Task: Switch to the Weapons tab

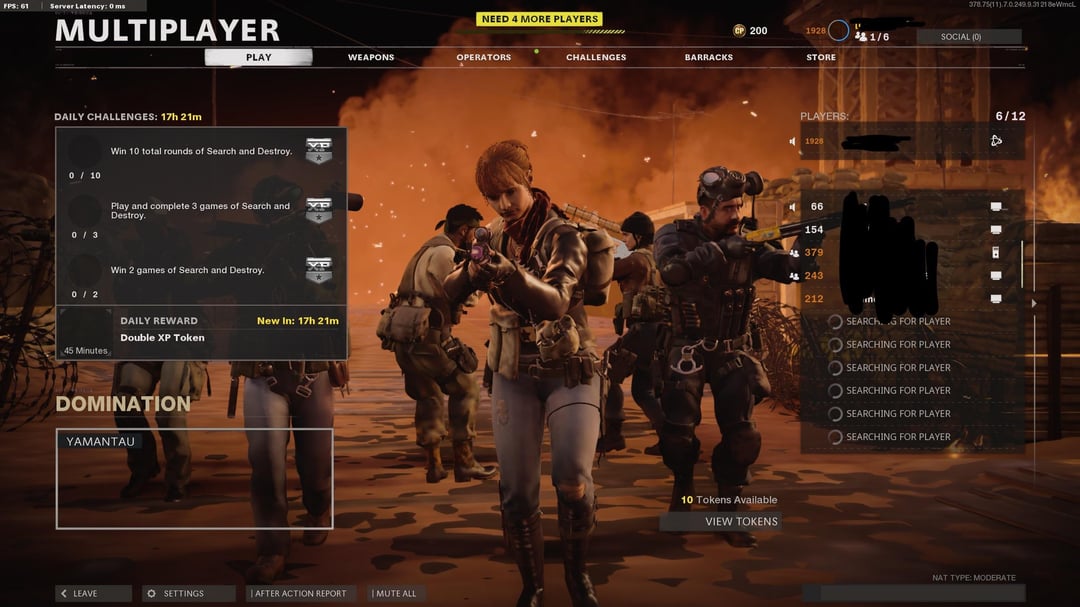Action: [x=371, y=57]
